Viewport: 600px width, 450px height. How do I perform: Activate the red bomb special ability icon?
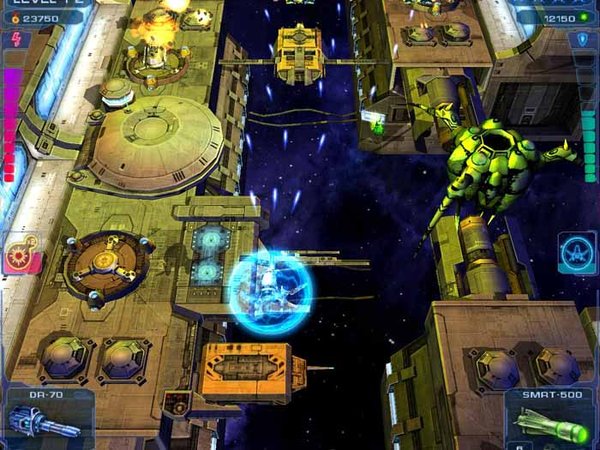pyautogui.click(x=21, y=253)
